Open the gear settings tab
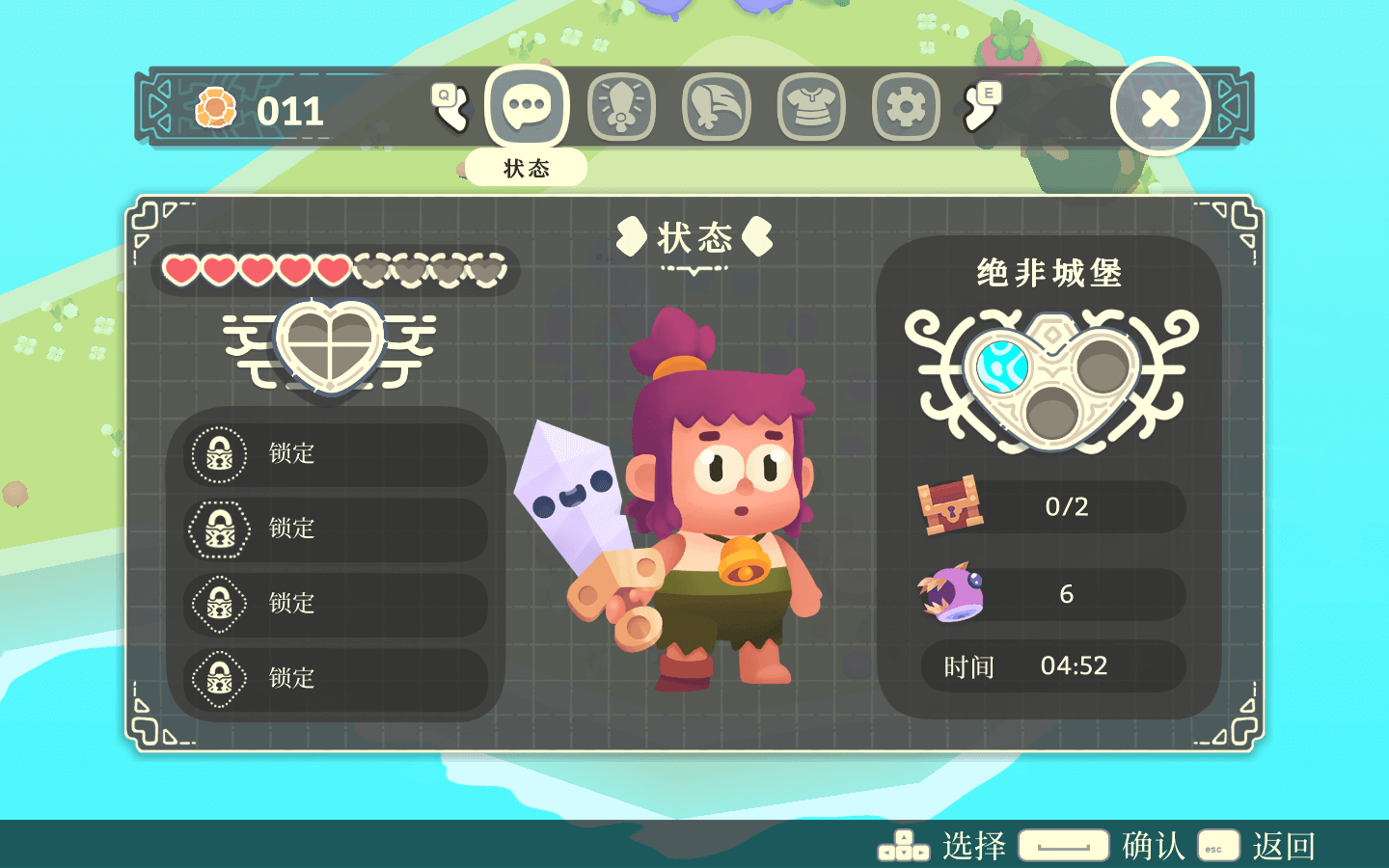This screenshot has height=868, width=1389. click(906, 107)
